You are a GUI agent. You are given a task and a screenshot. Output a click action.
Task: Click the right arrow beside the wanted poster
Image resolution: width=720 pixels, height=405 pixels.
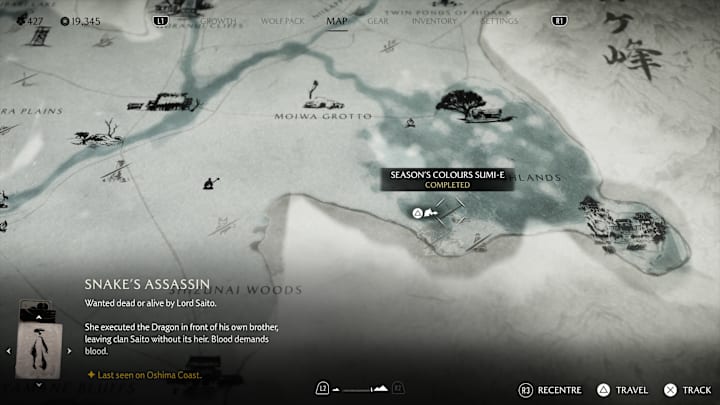pos(70,351)
